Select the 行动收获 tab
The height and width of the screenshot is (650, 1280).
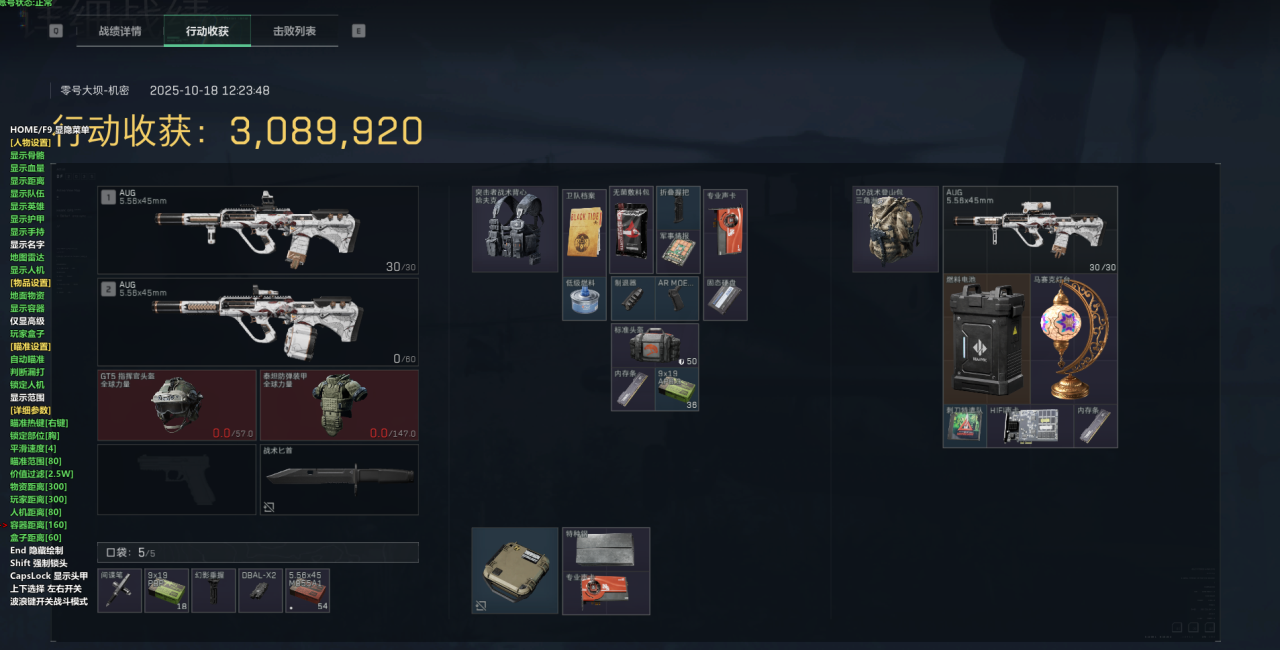pyautogui.click(x=207, y=31)
